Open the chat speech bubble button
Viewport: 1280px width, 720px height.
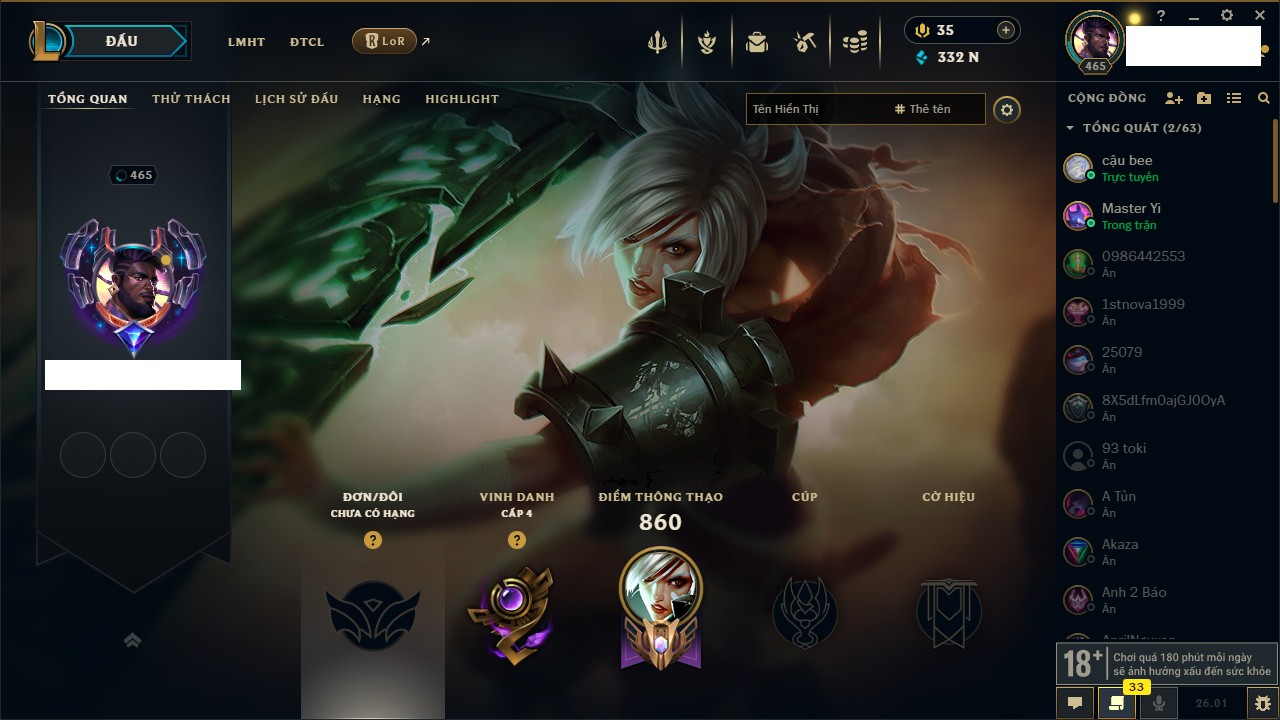pos(1075,703)
